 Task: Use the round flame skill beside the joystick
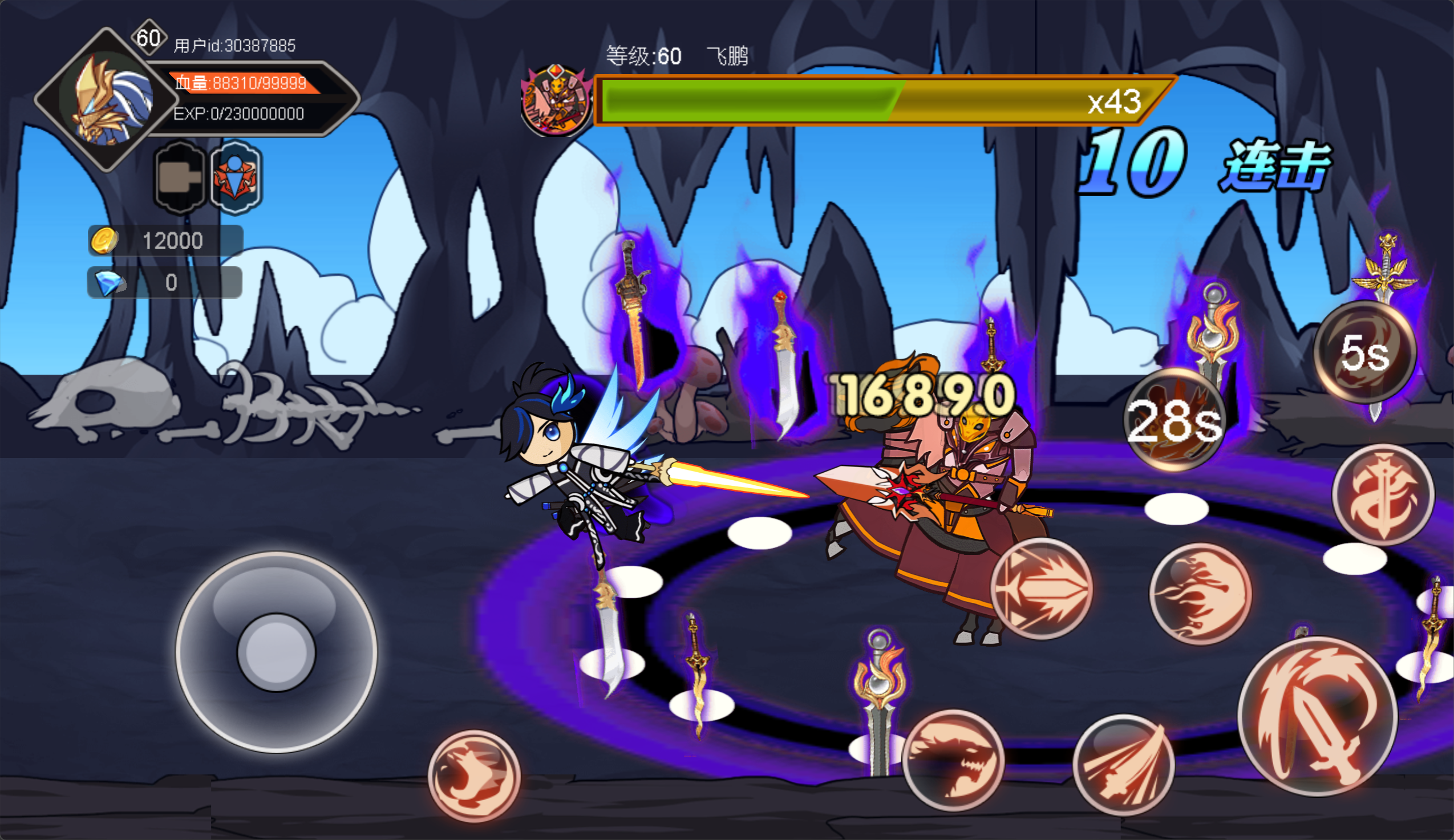click(x=473, y=776)
